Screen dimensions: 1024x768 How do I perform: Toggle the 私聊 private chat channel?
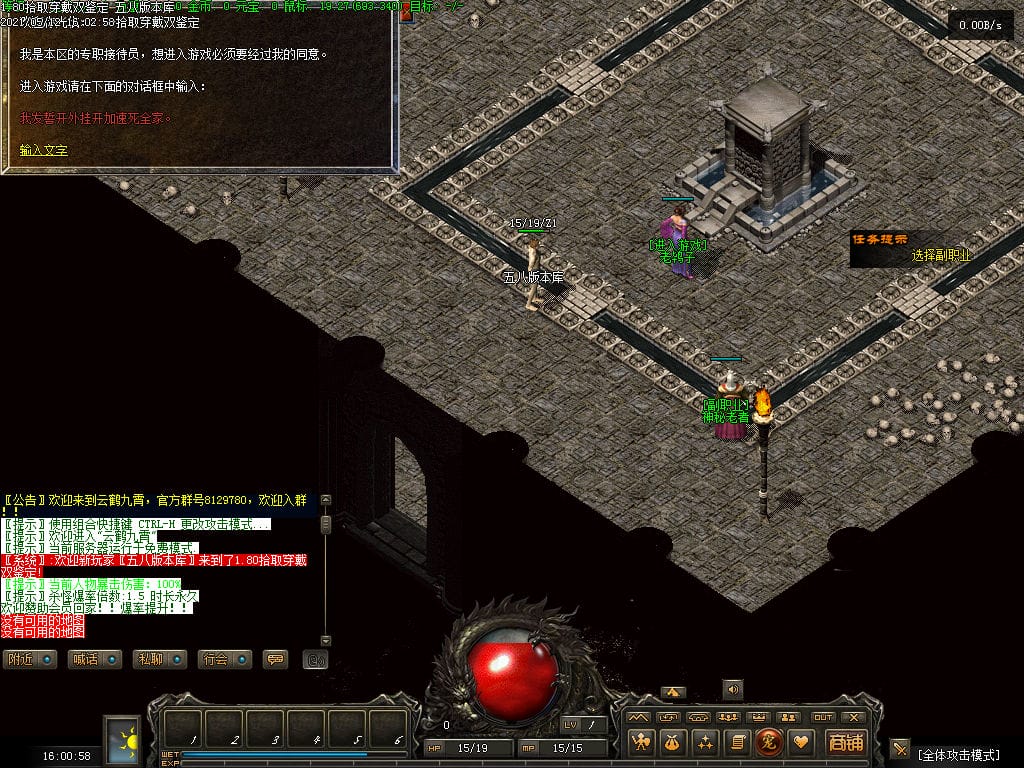coord(160,659)
